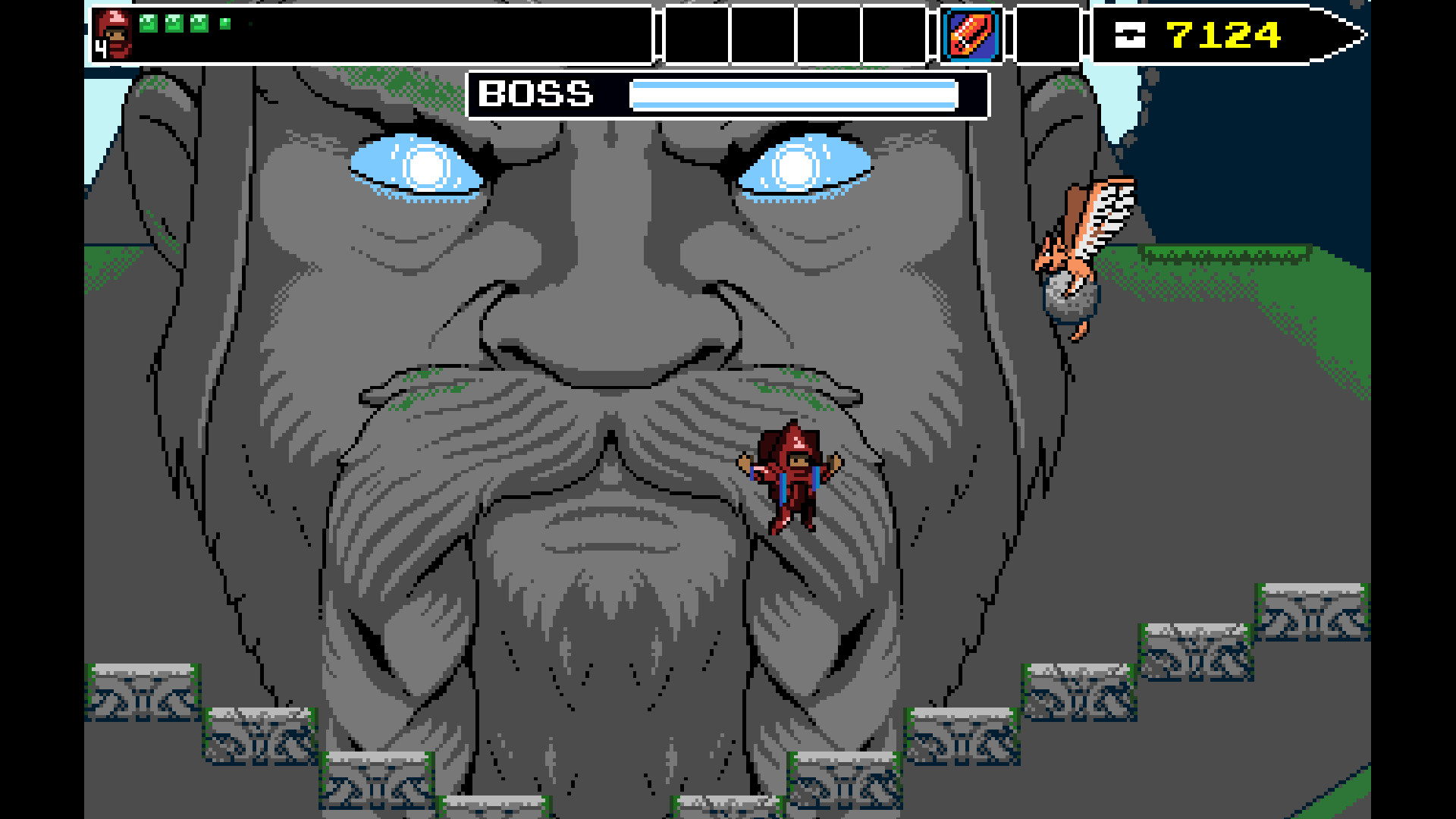Click the boss health bar
This screenshot has width=1456, height=819.
[796, 96]
